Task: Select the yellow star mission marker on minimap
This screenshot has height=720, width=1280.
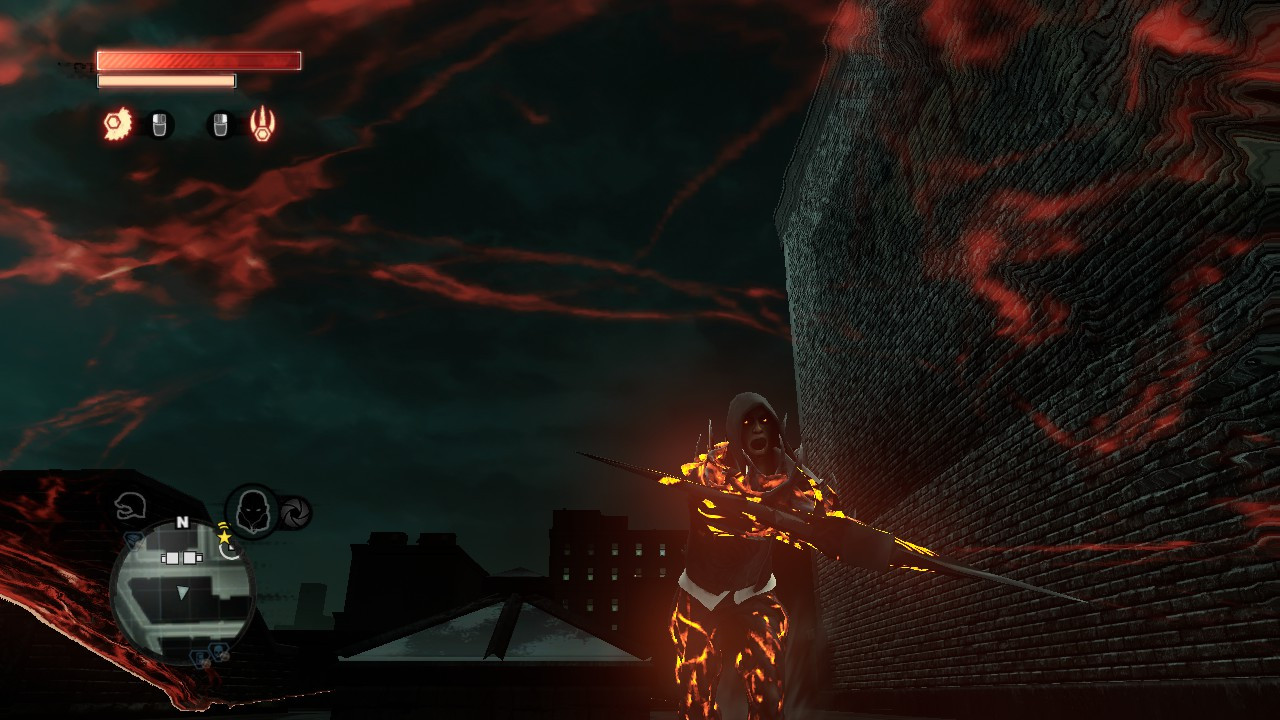Action: [x=225, y=538]
